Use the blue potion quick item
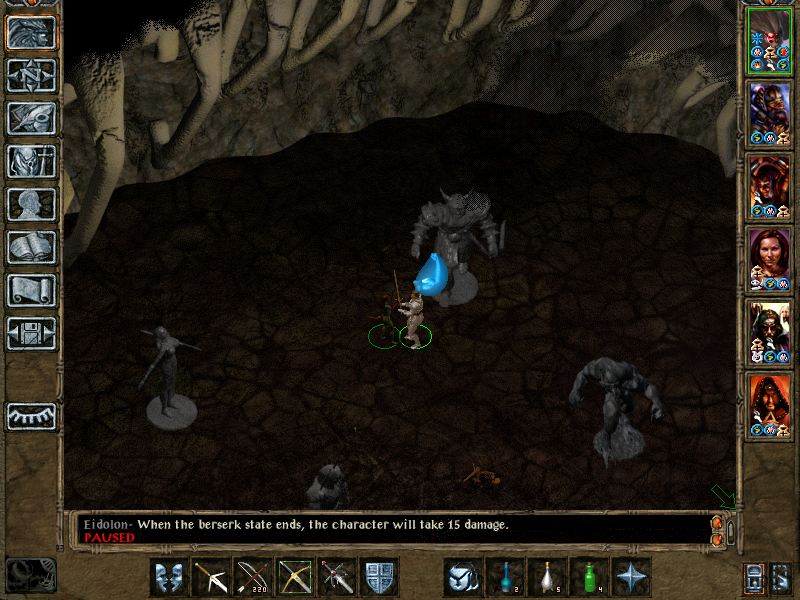Viewport: 800px width, 600px height. tap(506, 577)
